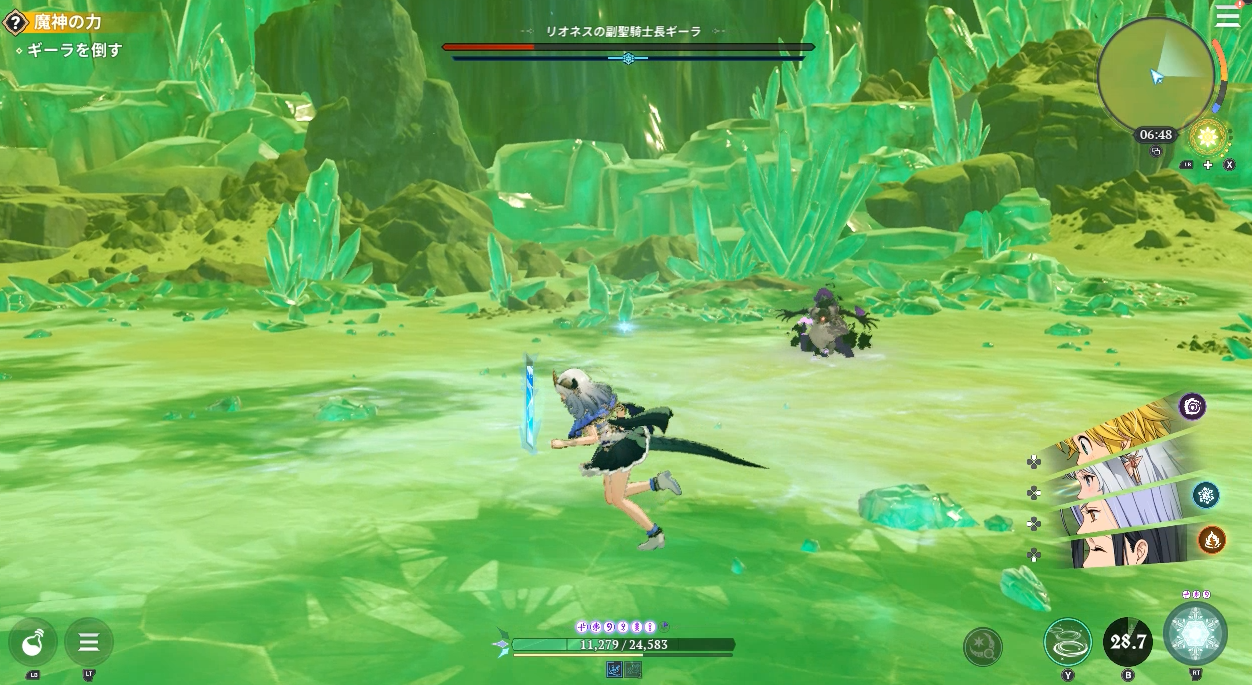
Task: Unleash the large ice crystal ultimate
Action: point(1195,634)
